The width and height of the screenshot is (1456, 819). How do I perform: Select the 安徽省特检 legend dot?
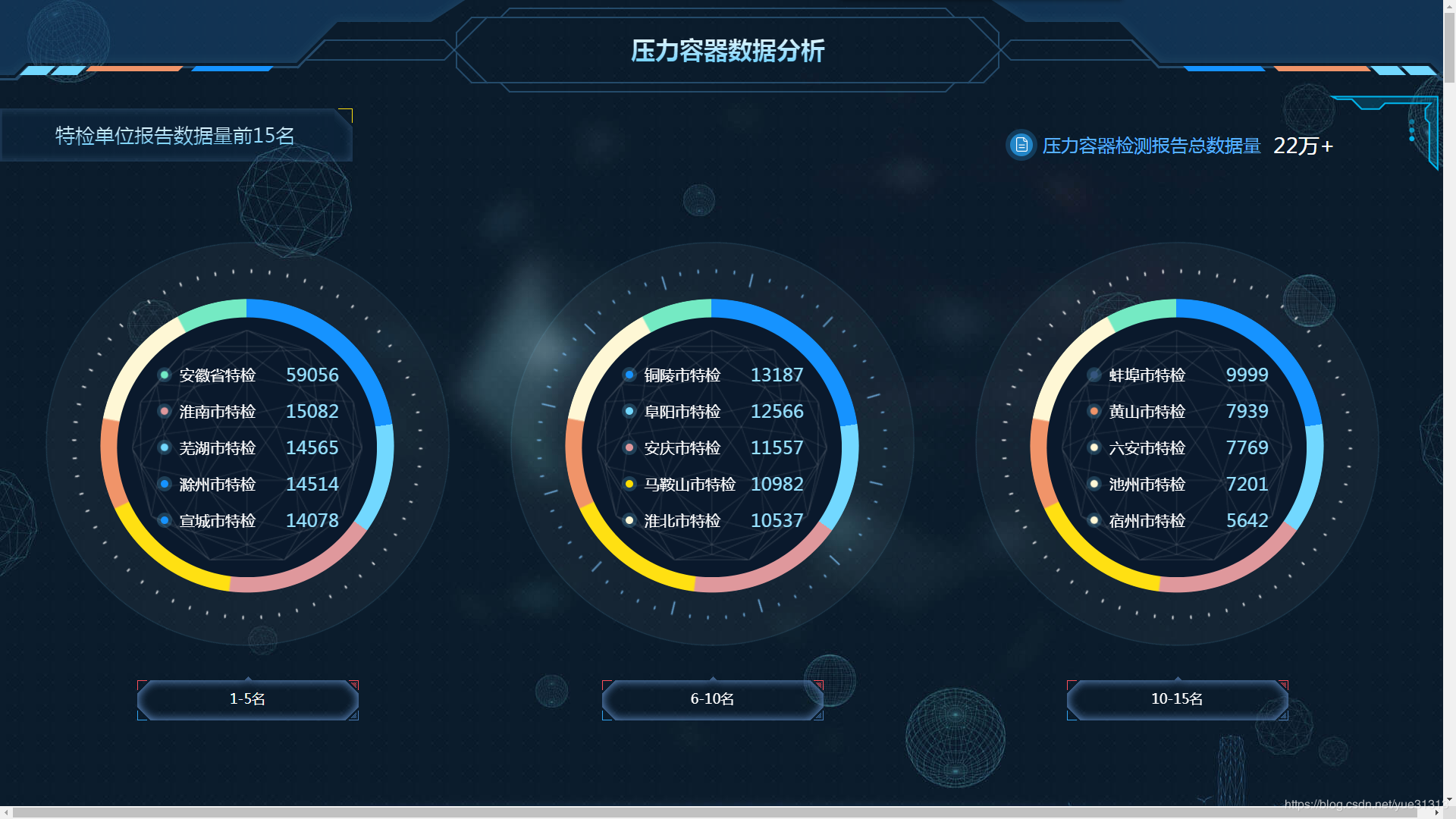[x=163, y=375]
